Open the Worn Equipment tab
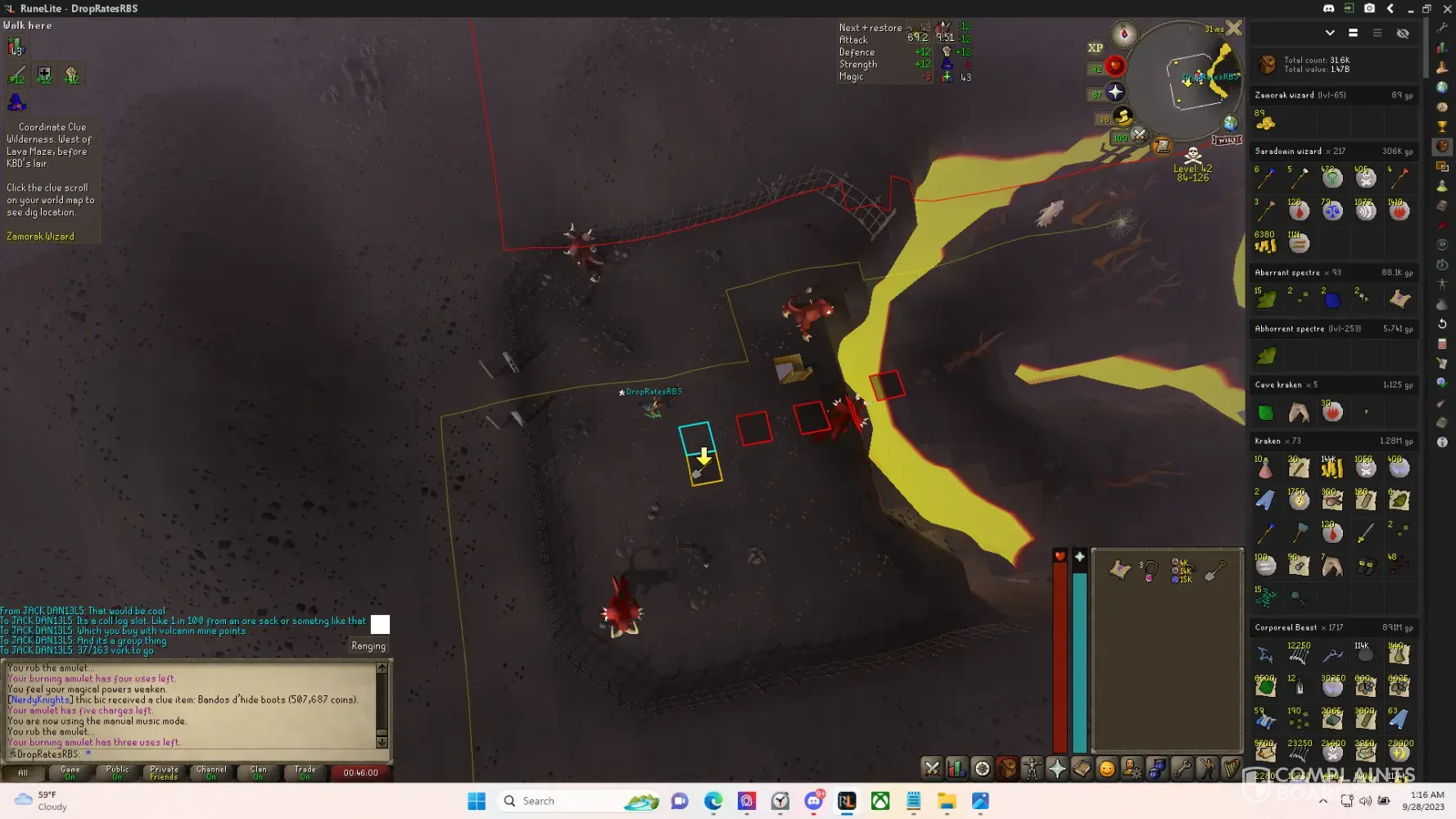This screenshot has width=1456, height=819. coord(1032,768)
